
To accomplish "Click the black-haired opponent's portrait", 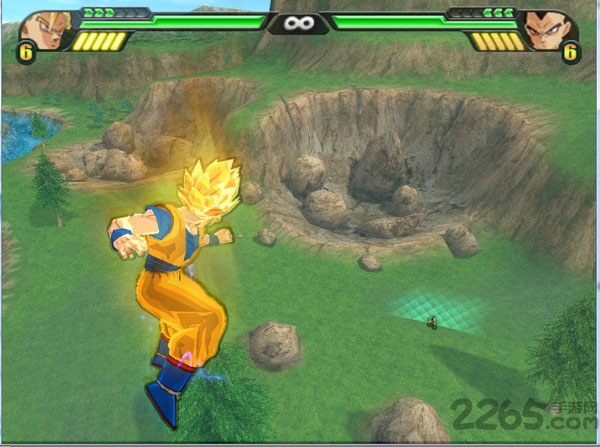I will pyautogui.click(x=546, y=29).
